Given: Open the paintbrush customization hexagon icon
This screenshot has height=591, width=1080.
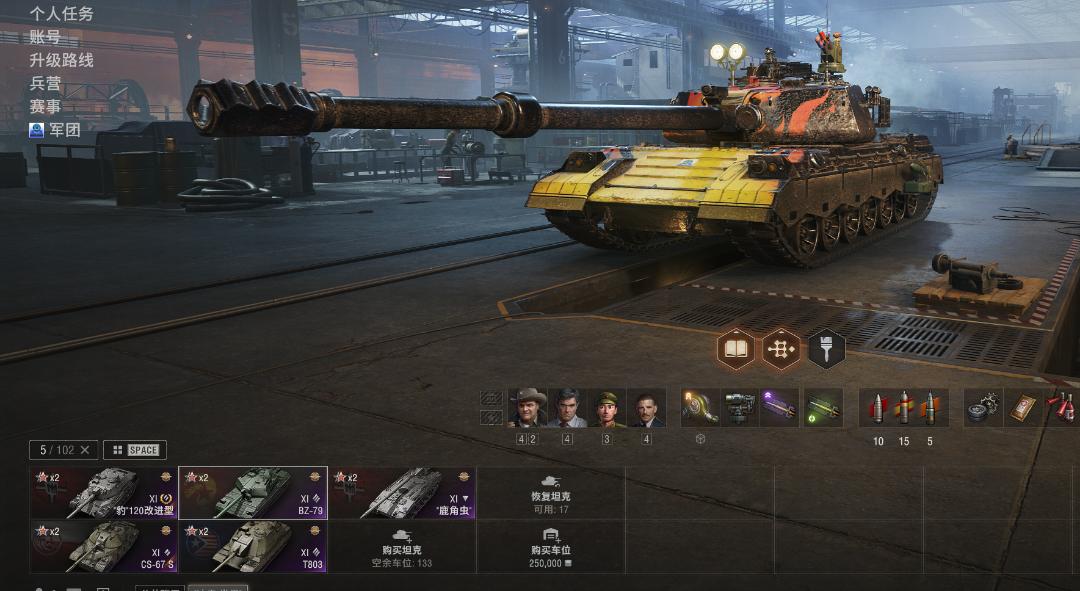Looking at the screenshot, I should [827, 349].
